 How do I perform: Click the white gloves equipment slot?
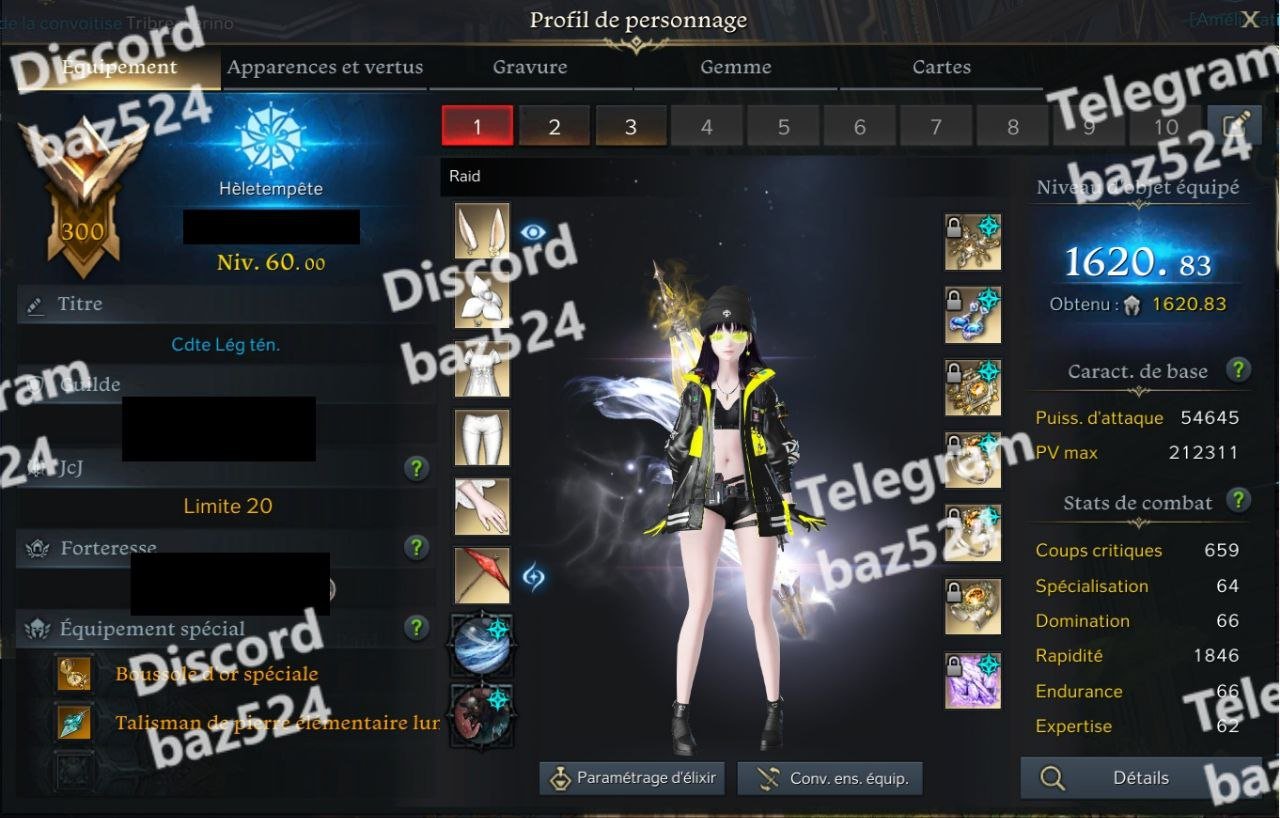click(482, 507)
